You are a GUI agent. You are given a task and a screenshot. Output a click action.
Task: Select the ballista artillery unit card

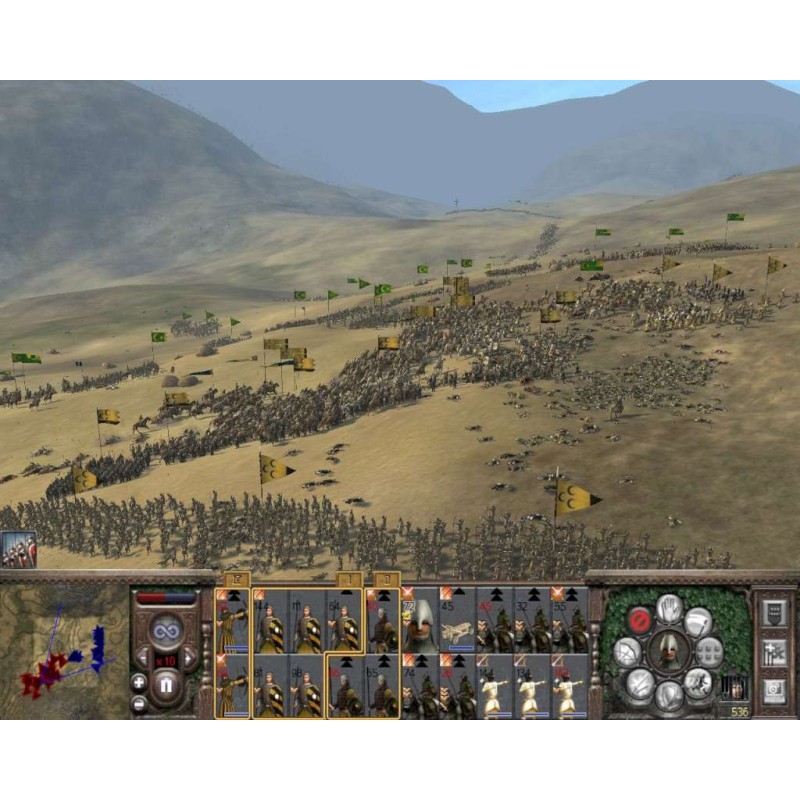pos(456,620)
